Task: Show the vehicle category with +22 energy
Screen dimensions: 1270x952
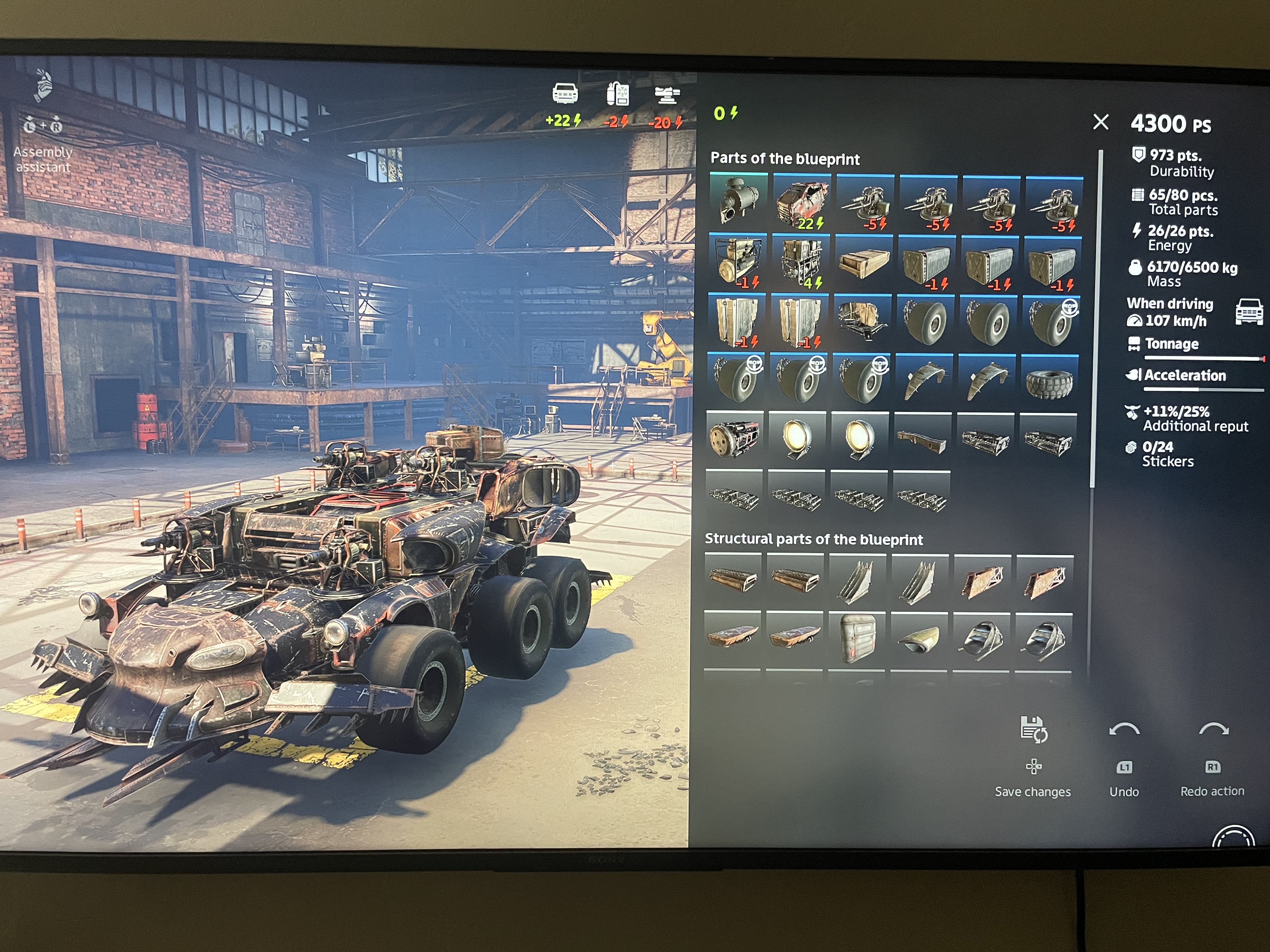Action: tap(564, 103)
